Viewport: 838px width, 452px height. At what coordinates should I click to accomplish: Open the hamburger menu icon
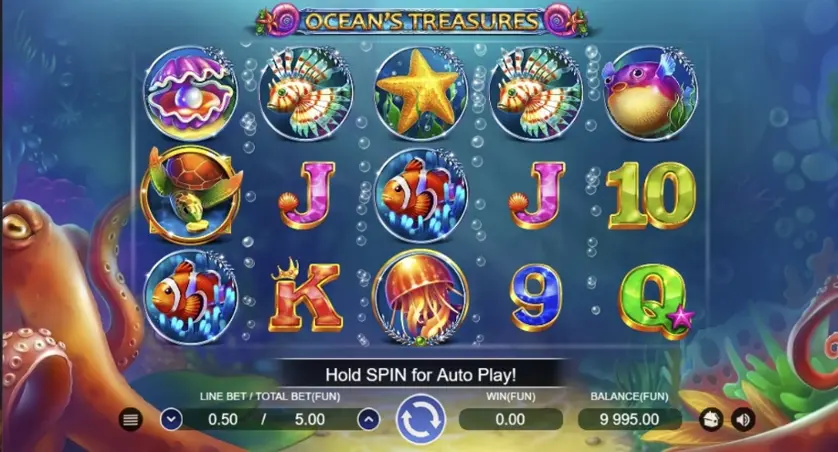tap(130, 420)
